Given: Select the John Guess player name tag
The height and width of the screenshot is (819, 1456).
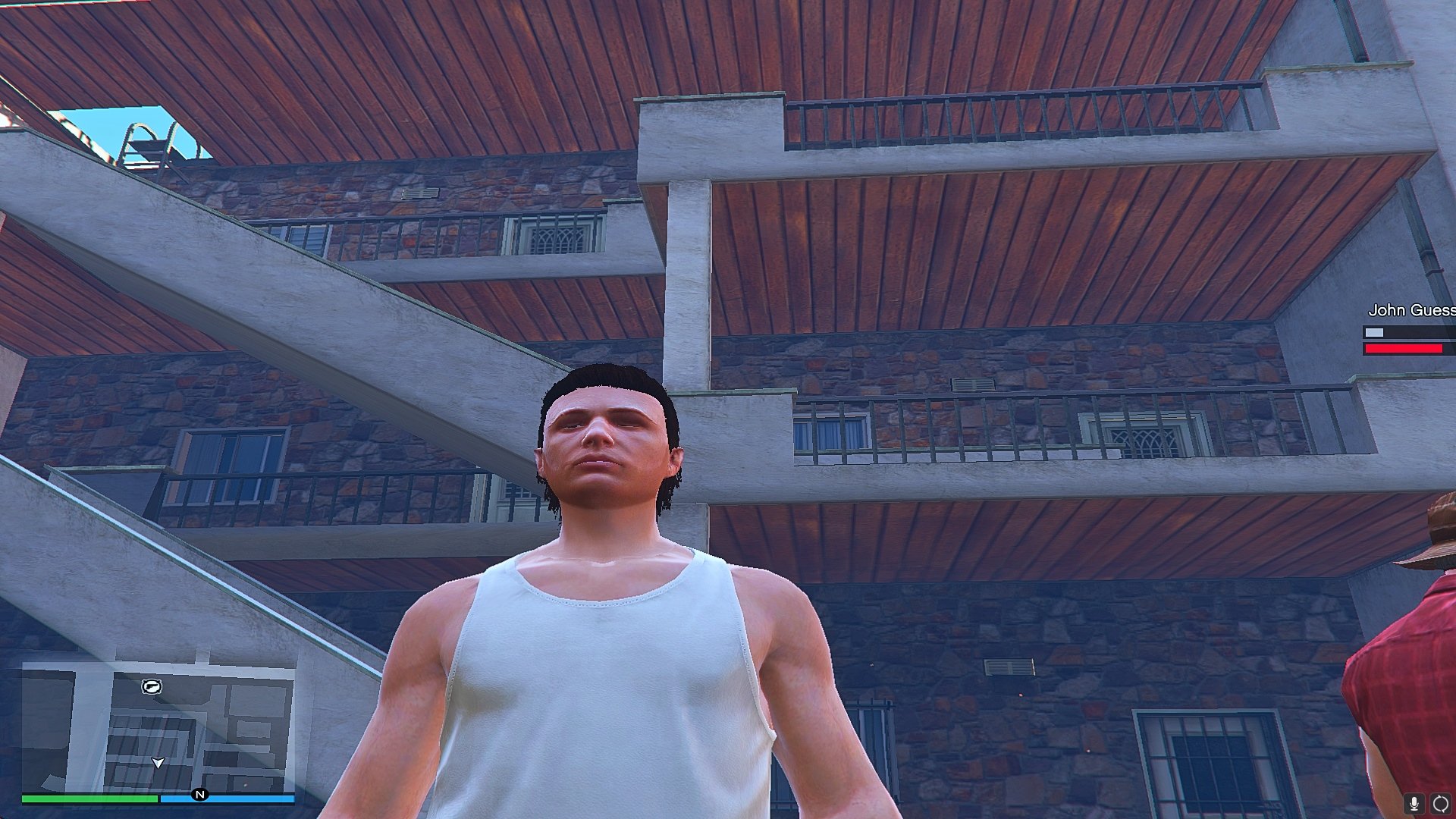Looking at the screenshot, I should pyautogui.click(x=1410, y=310).
